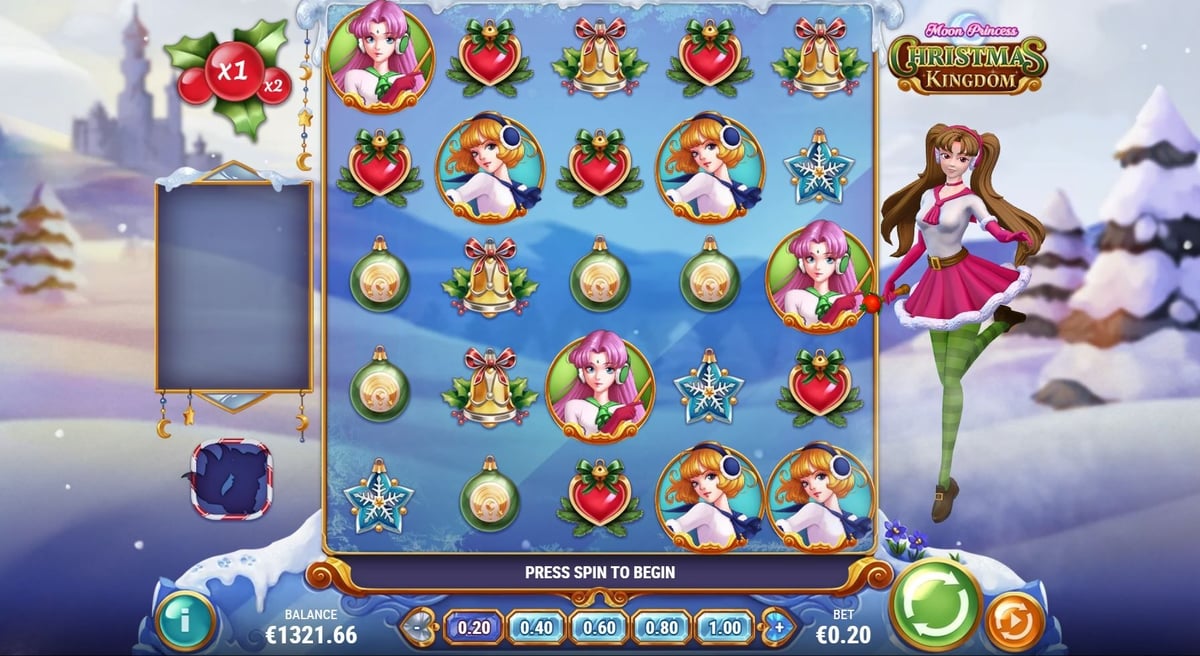This screenshot has height=656, width=1200.
Task: Select the 0.20 bet amount
Action: click(x=473, y=627)
